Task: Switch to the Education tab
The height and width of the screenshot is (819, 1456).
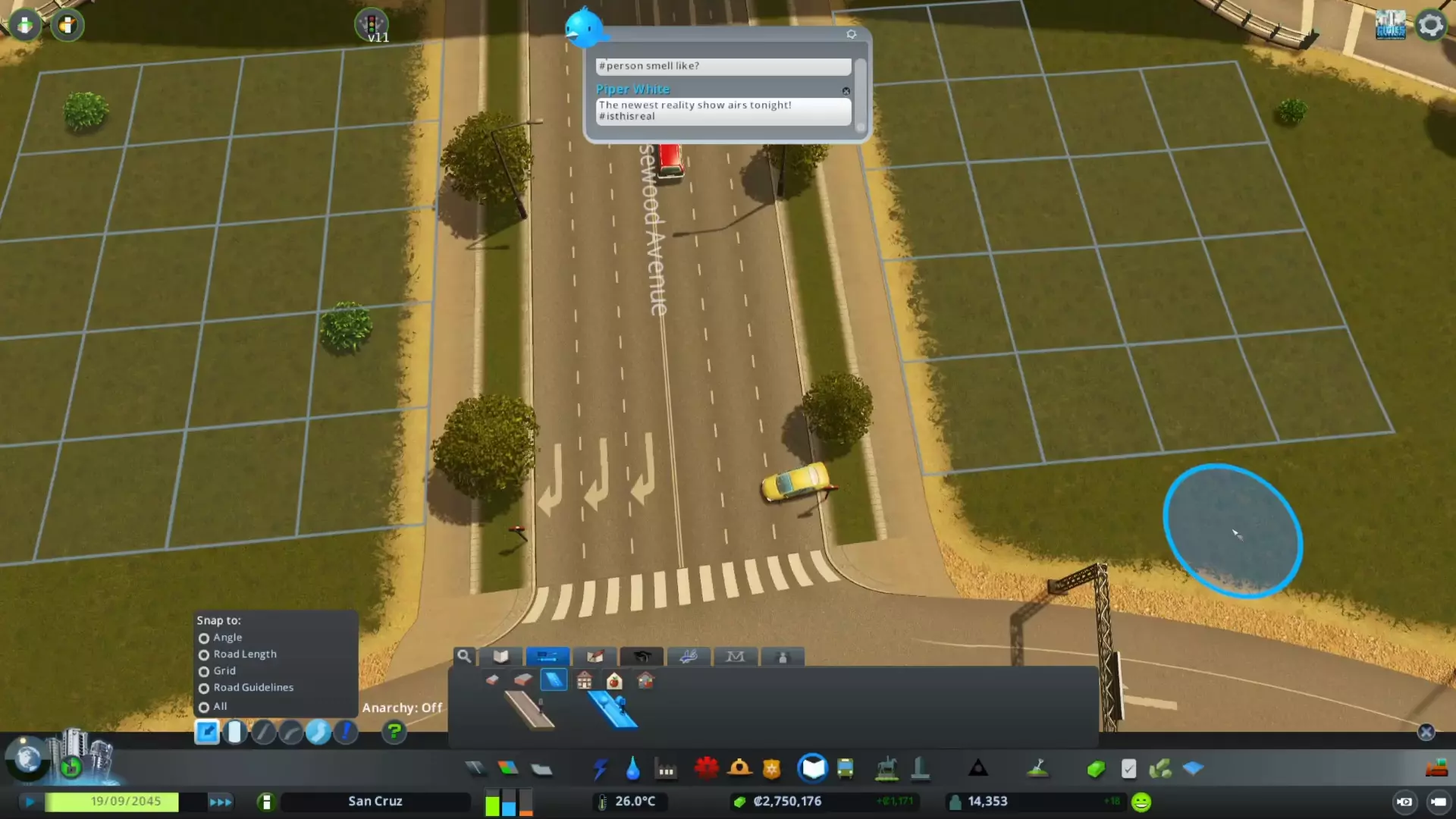Action: pyautogui.click(x=642, y=657)
